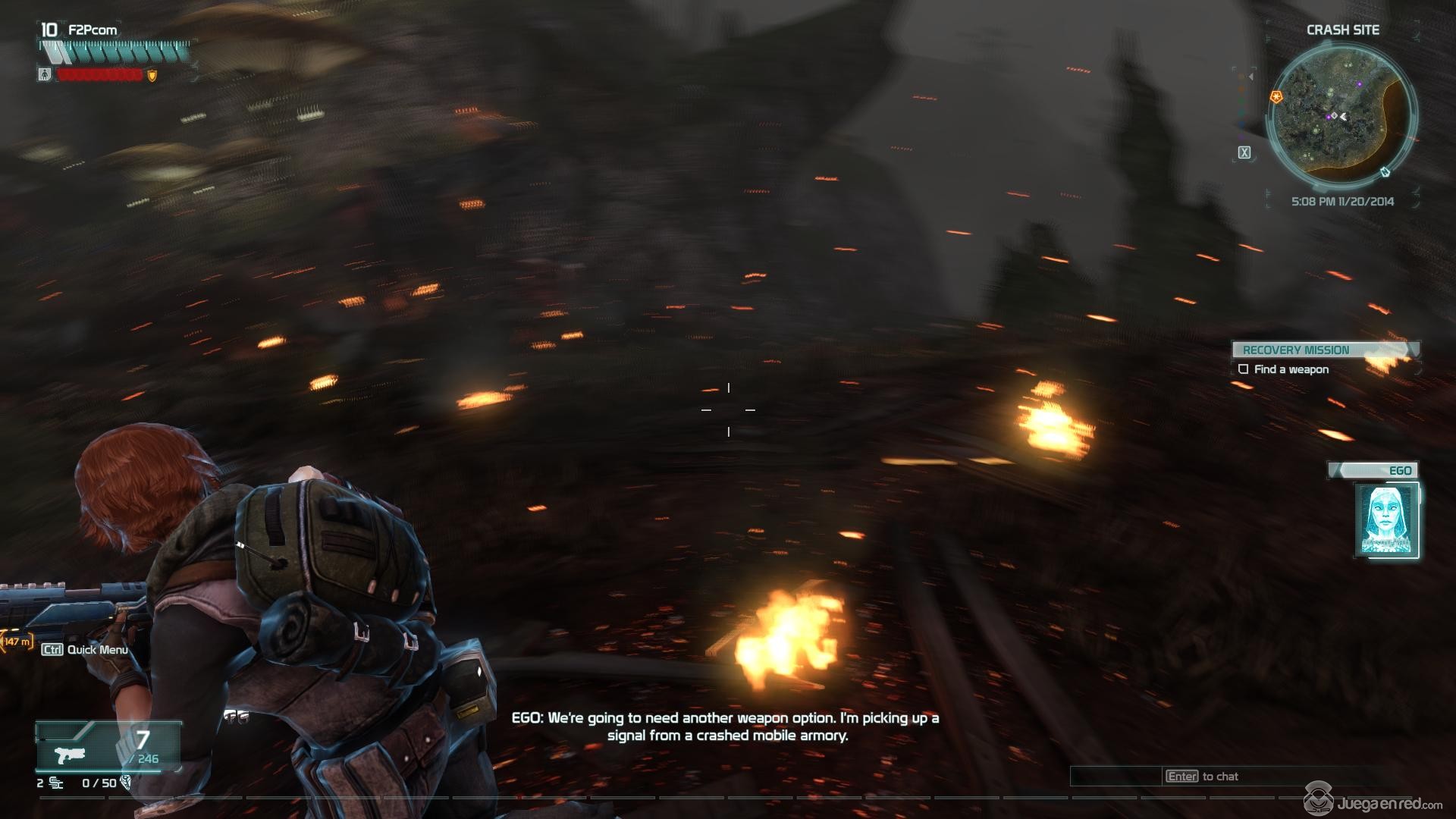Select the equipped pistol weapon slot
This screenshot has height=819, width=1456.
pyautogui.click(x=74, y=755)
